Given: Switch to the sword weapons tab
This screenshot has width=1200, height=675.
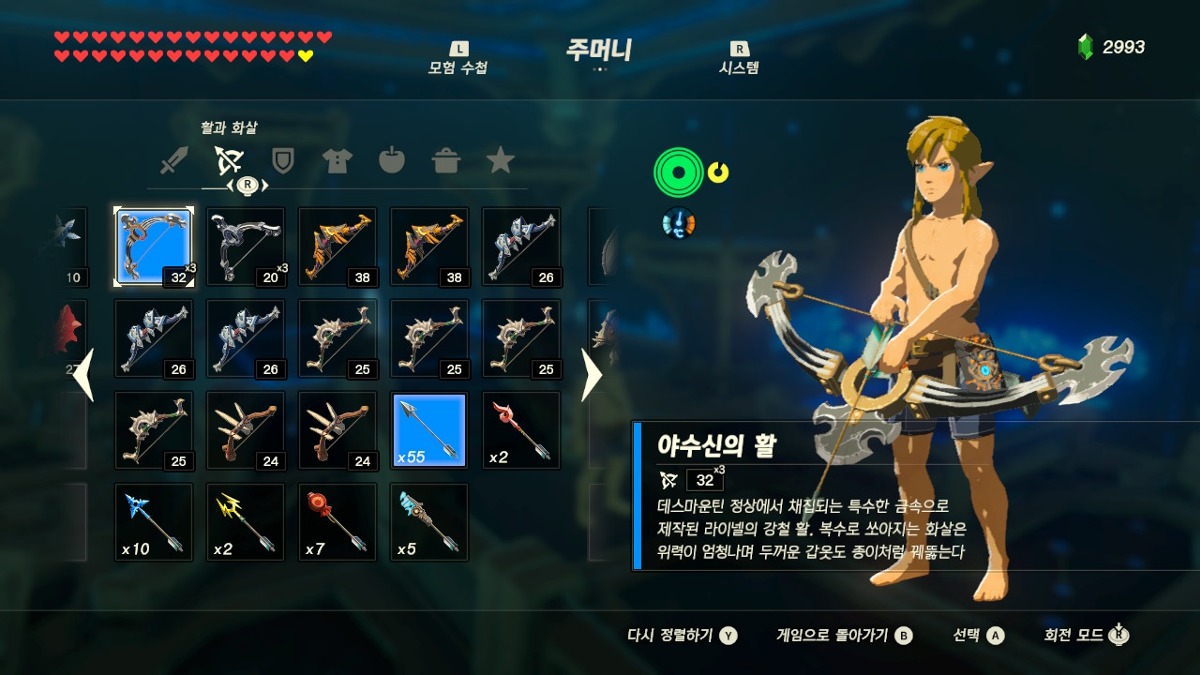Looking at the screenshot, I should coord(174,160).
